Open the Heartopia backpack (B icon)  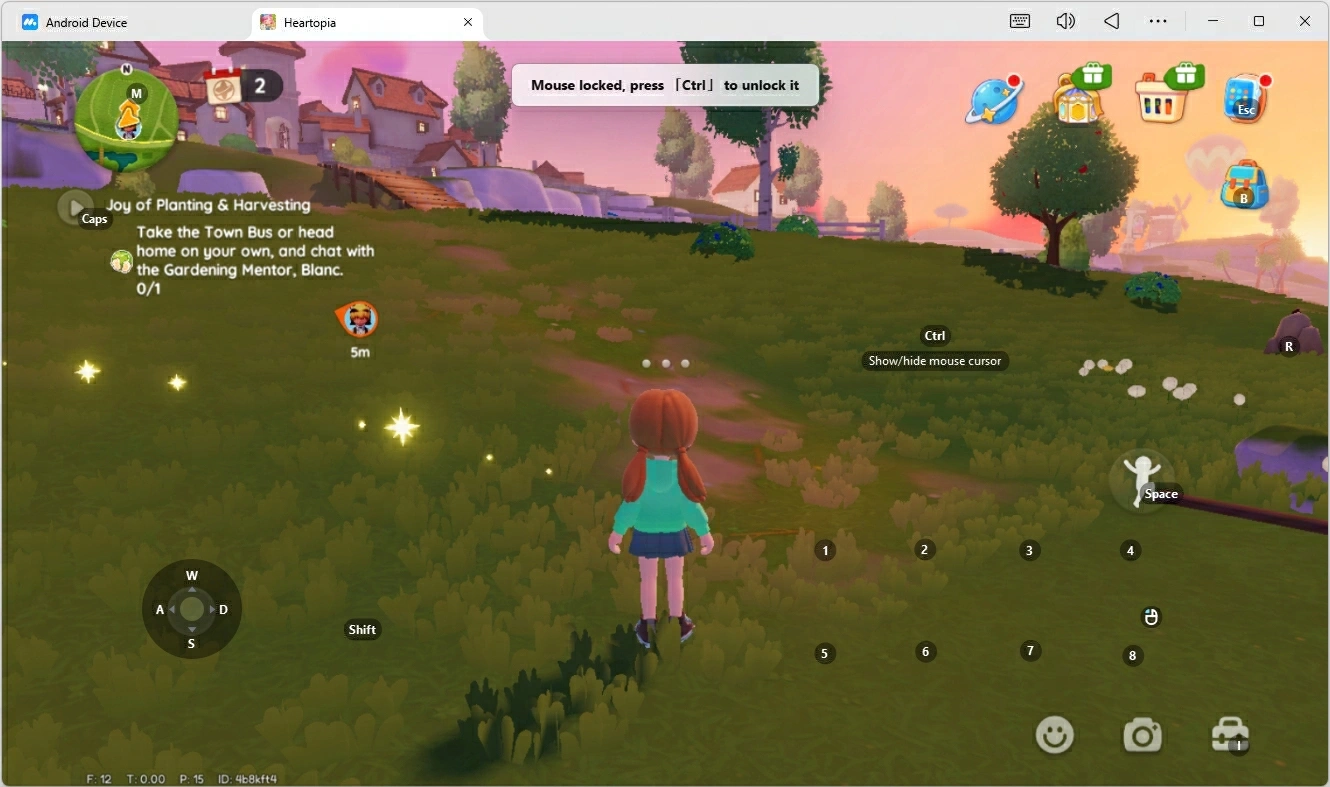(1243, 183)
